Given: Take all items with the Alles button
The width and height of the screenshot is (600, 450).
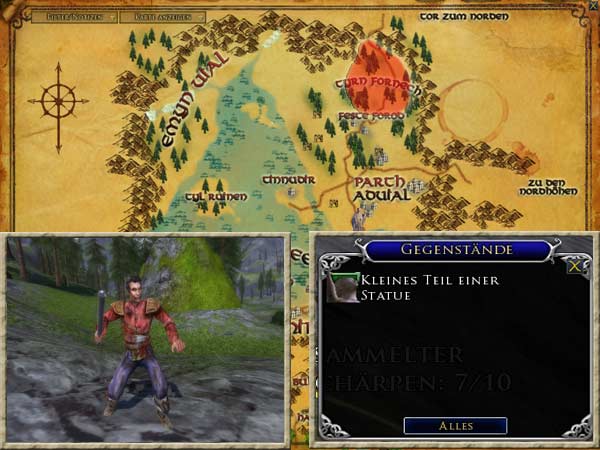Looking at the screenshot, I should (455, 426).
